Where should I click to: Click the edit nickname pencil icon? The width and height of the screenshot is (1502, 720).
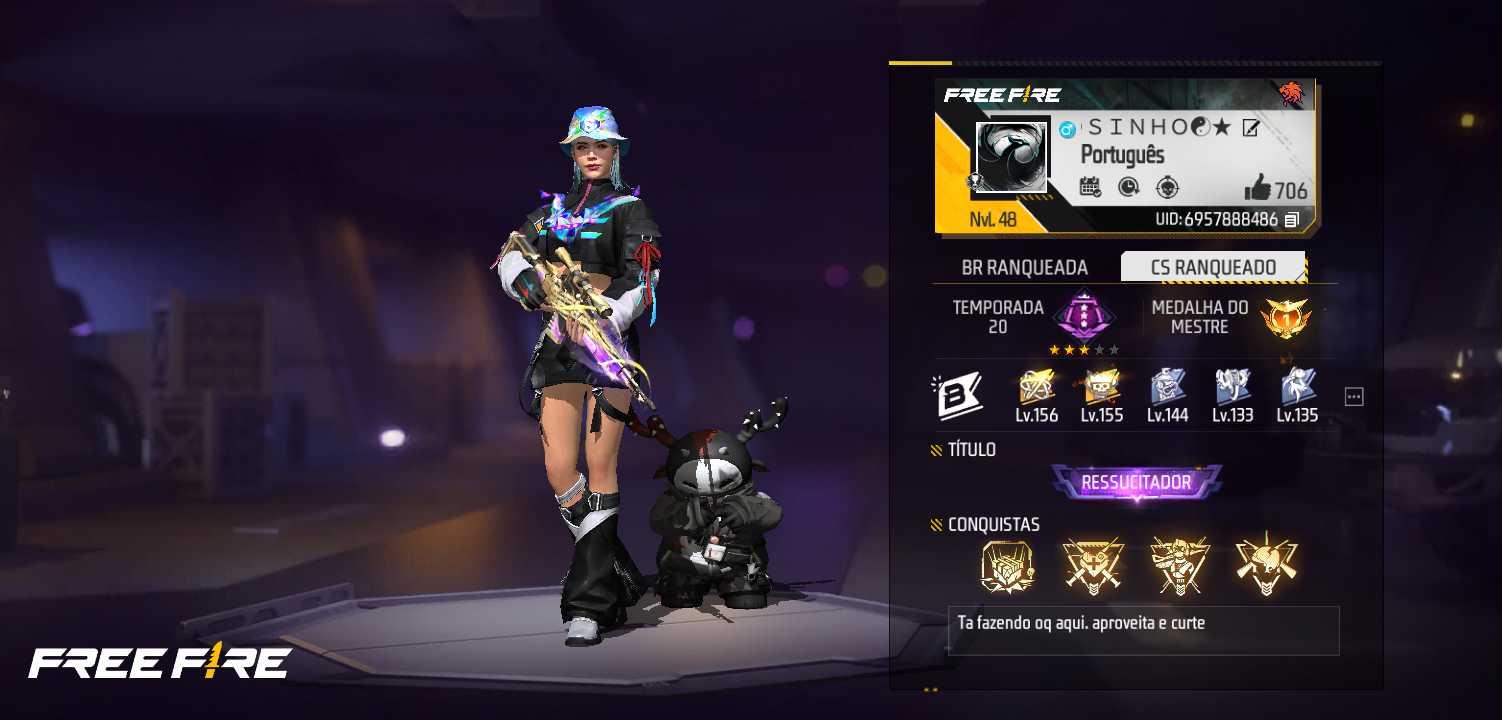click(1251, 128)
